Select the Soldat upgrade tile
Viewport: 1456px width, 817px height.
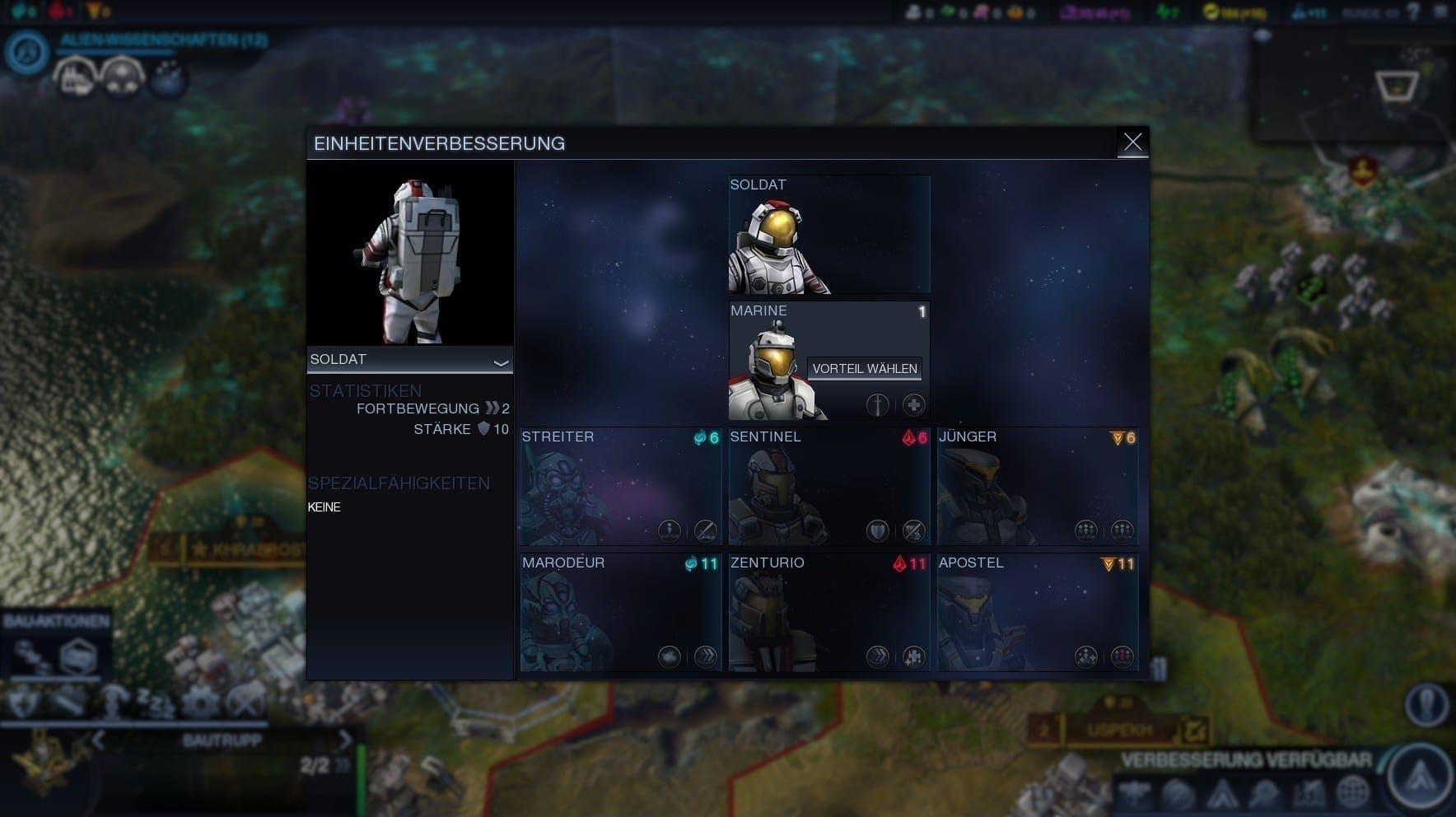pos(829,235)
